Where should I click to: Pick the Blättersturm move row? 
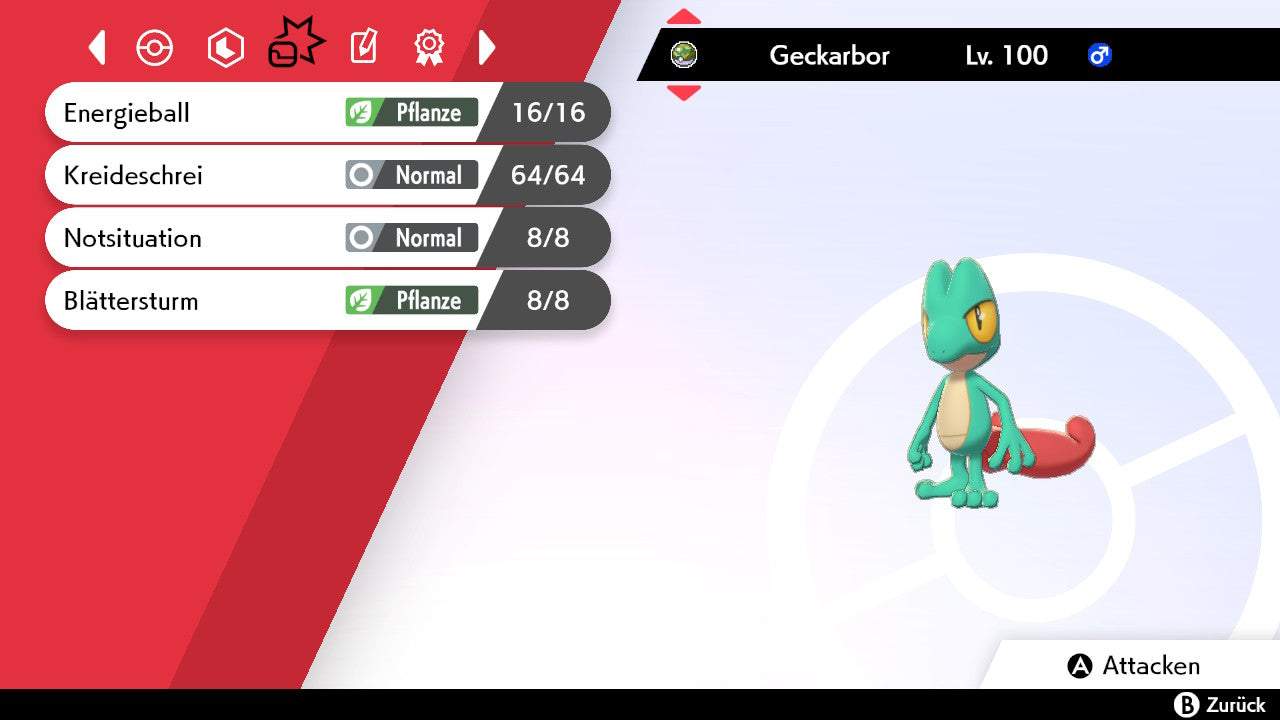pyautogui.click(x=327, y=300)
